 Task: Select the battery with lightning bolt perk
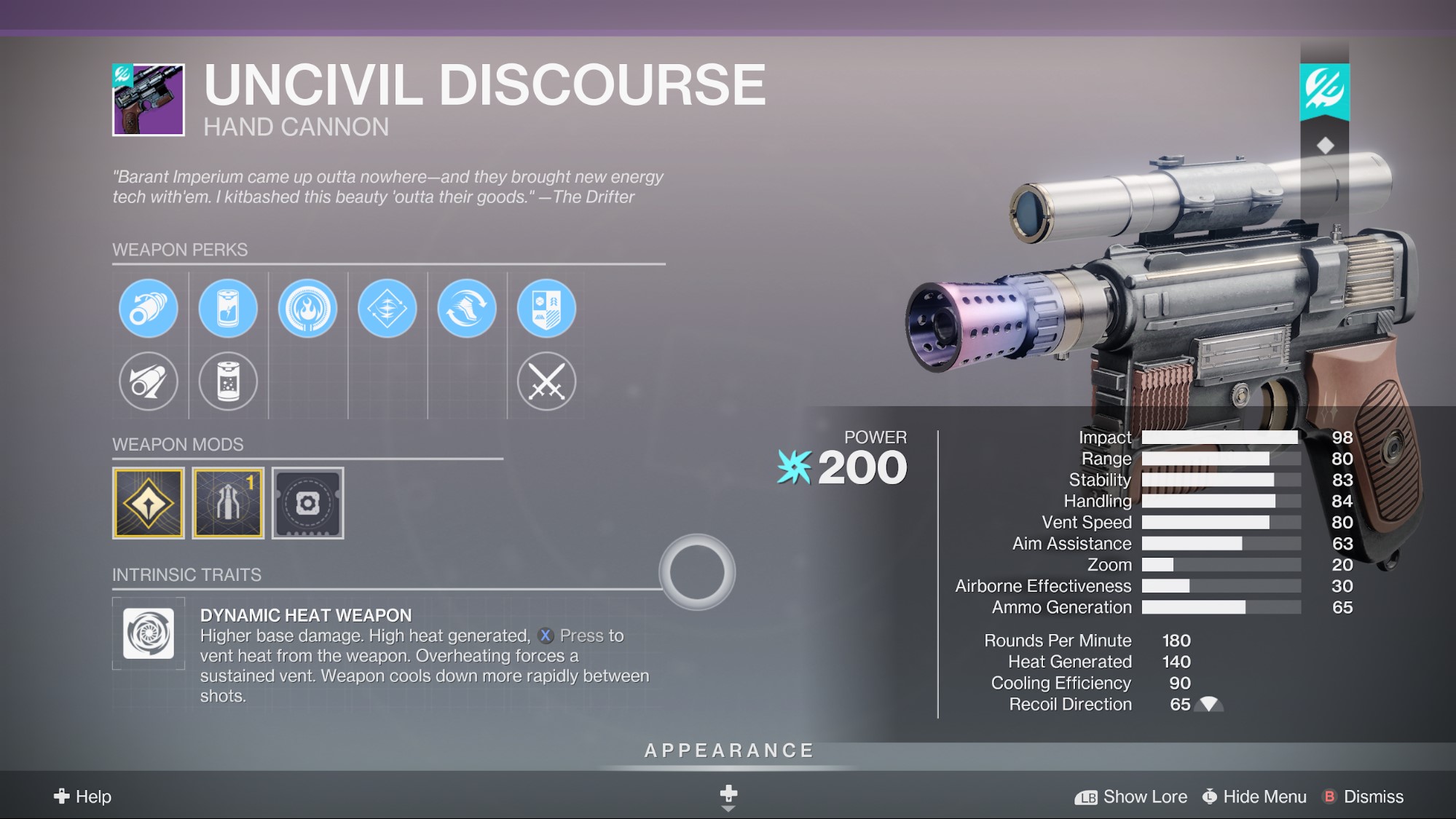tap(228, 309)
